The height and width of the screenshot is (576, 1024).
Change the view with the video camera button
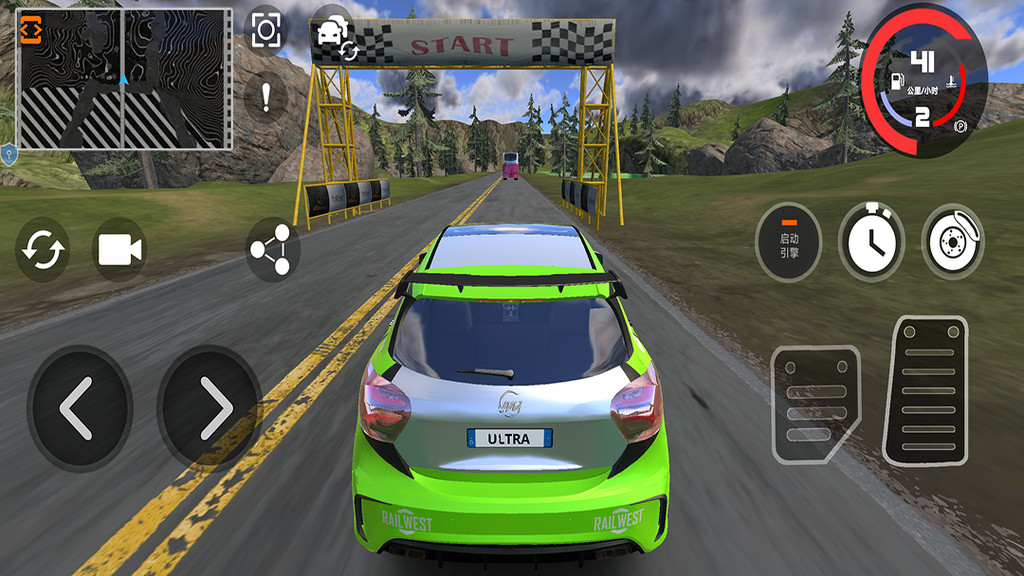(119, 250)
